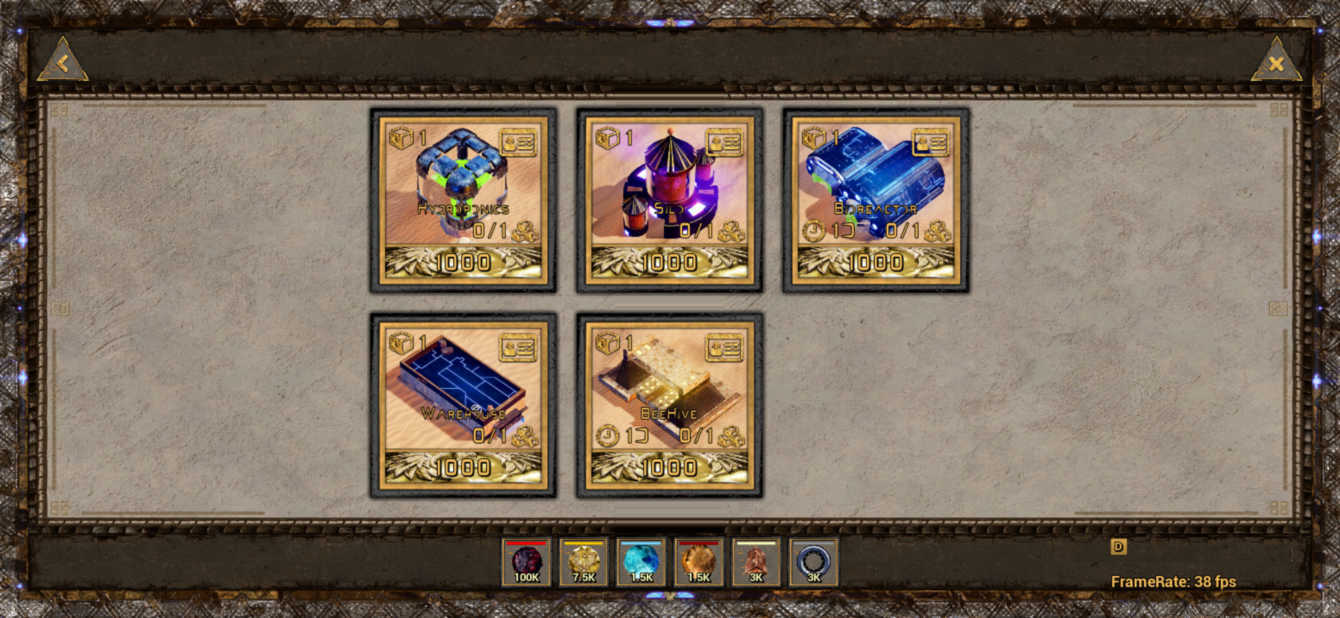1340x618 pixels.
Task: Select the Warehouse building card
Action: pos(462,395)
